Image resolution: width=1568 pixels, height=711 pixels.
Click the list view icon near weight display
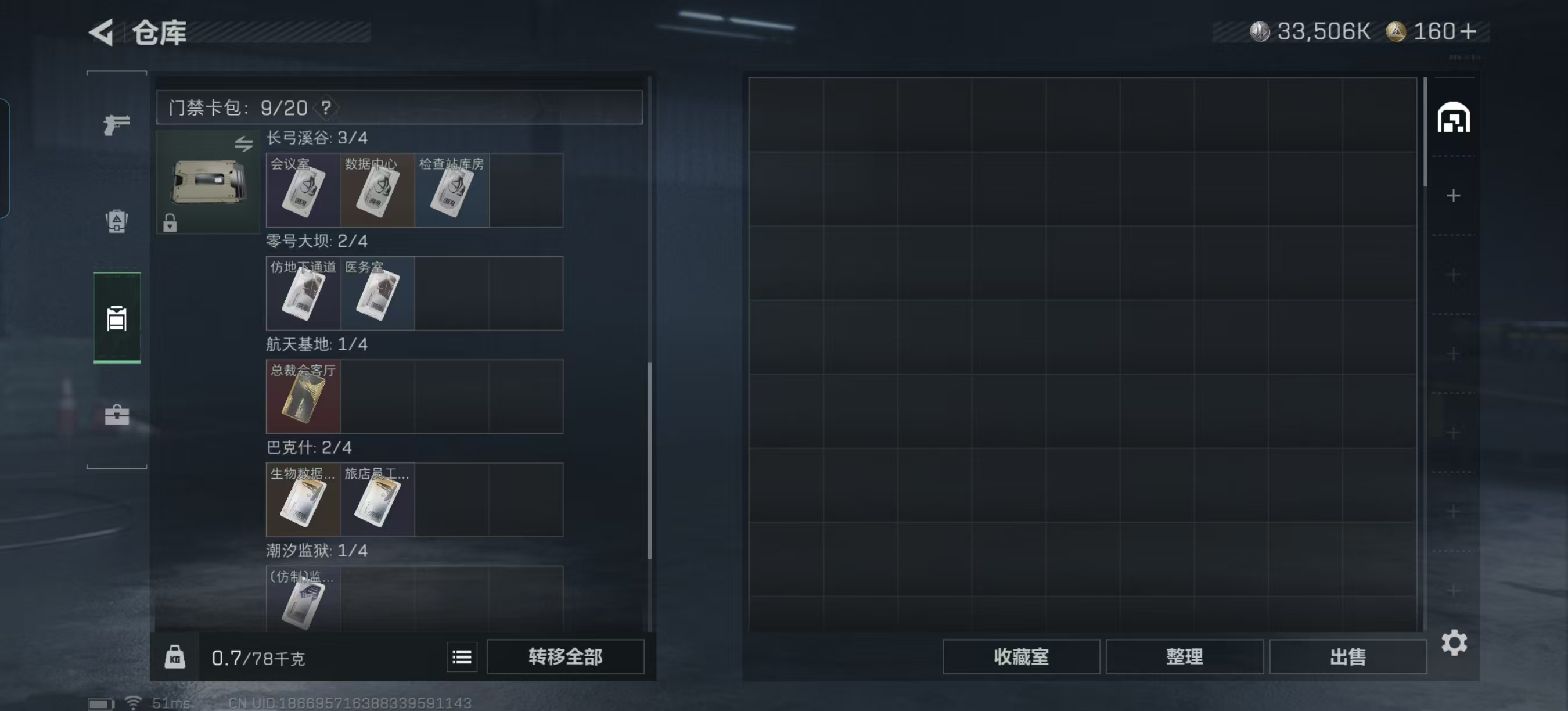(463, 657)
